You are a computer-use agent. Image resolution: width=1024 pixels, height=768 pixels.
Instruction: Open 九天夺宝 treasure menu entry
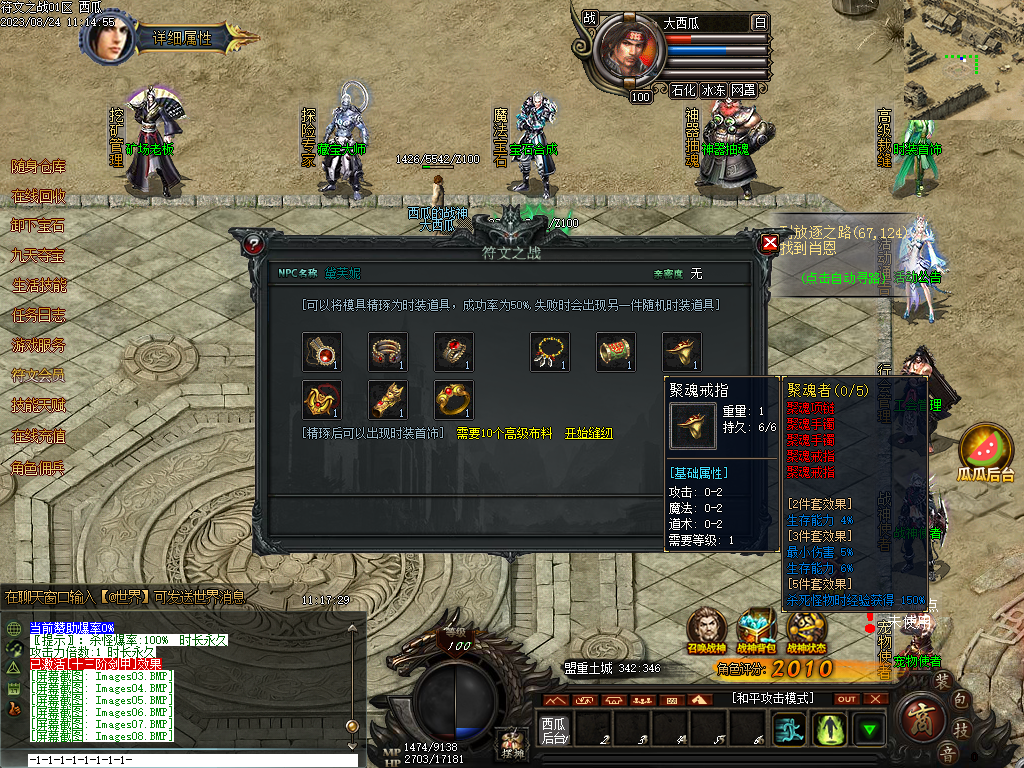click(x=38, y=256)
